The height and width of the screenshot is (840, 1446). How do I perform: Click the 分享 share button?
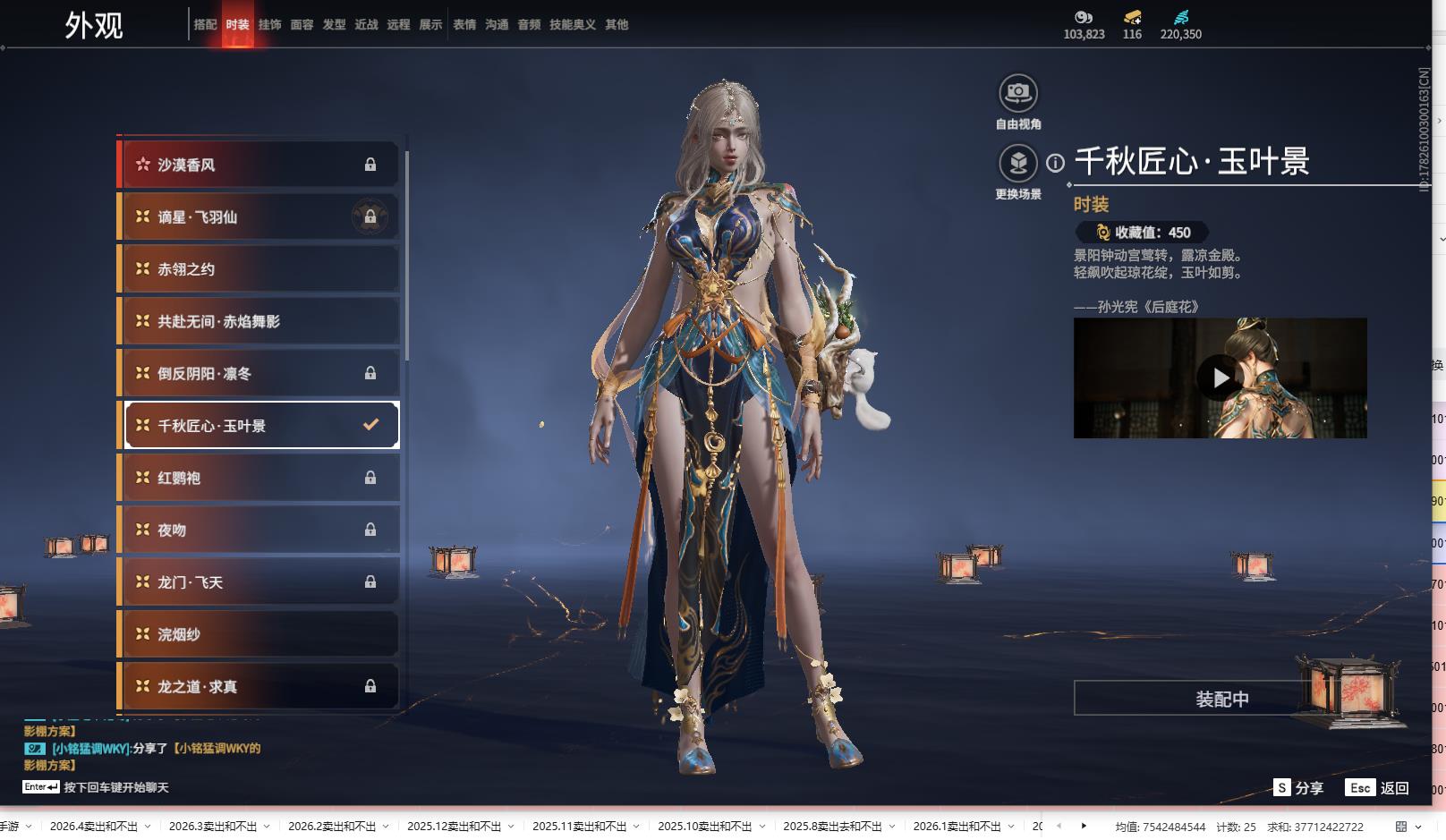pyautogui.click(x=1298, y=788)
